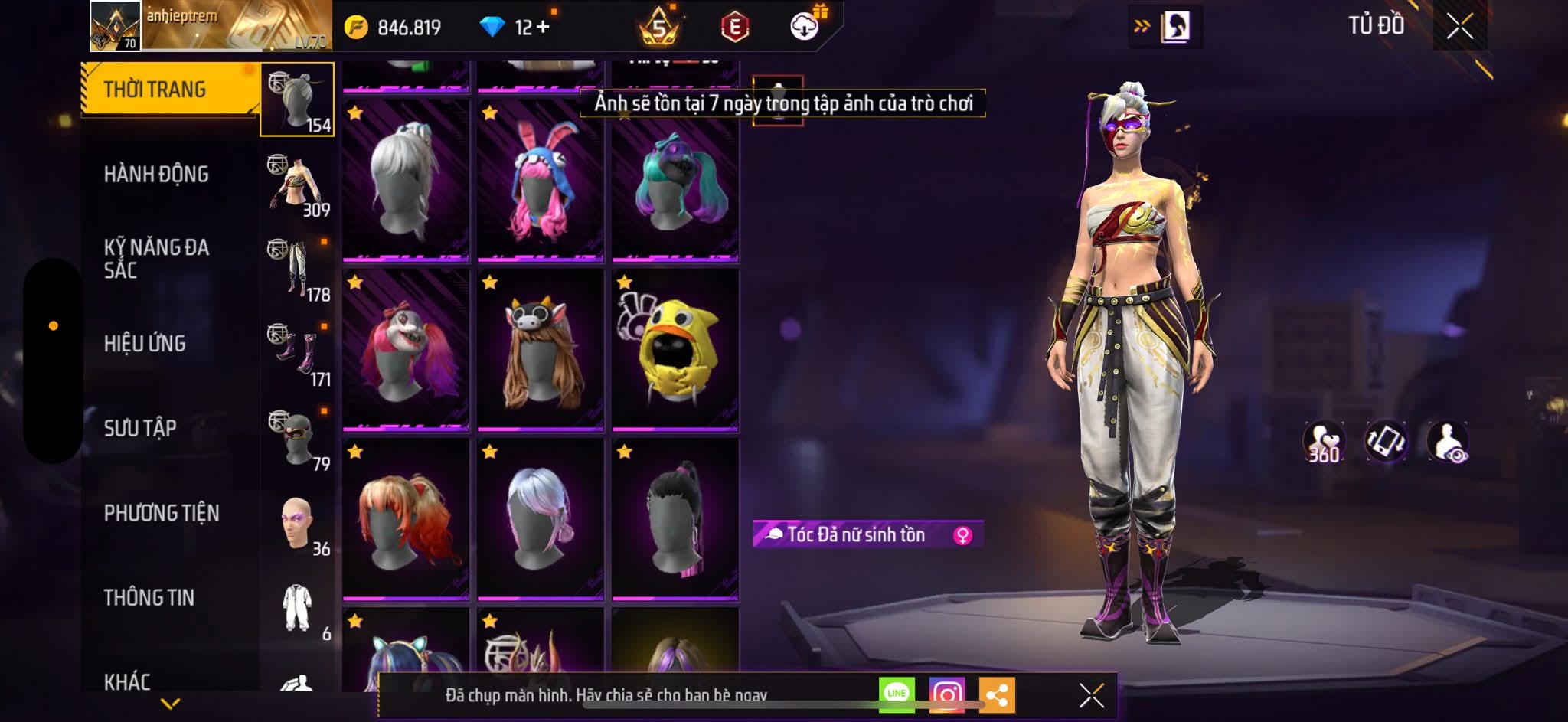Open the SƯU TẬP collection menu
Screen dimensions: 1568x722
[140, 428]
